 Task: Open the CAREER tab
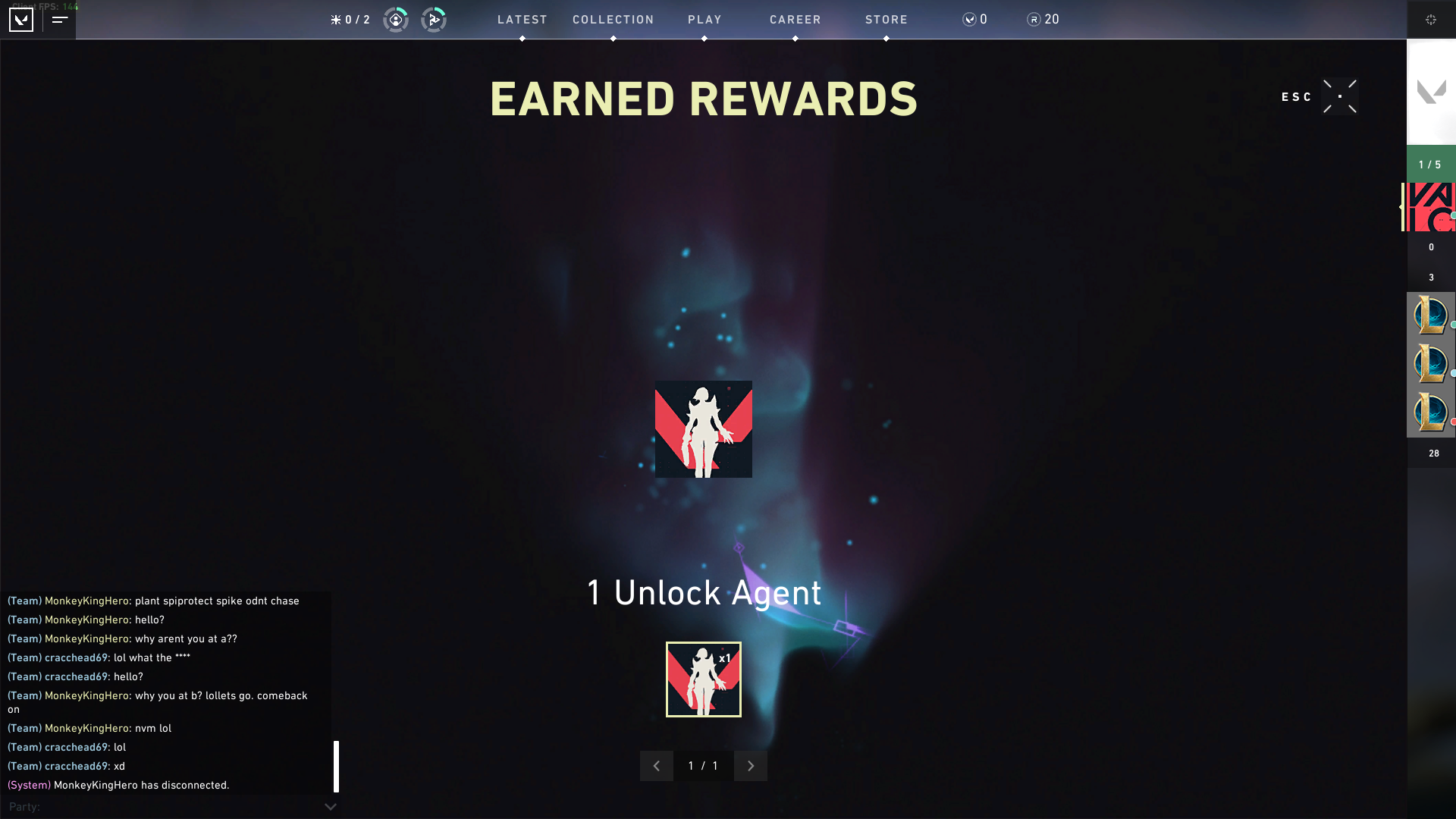pyautogui.click(x=795, y=20)
